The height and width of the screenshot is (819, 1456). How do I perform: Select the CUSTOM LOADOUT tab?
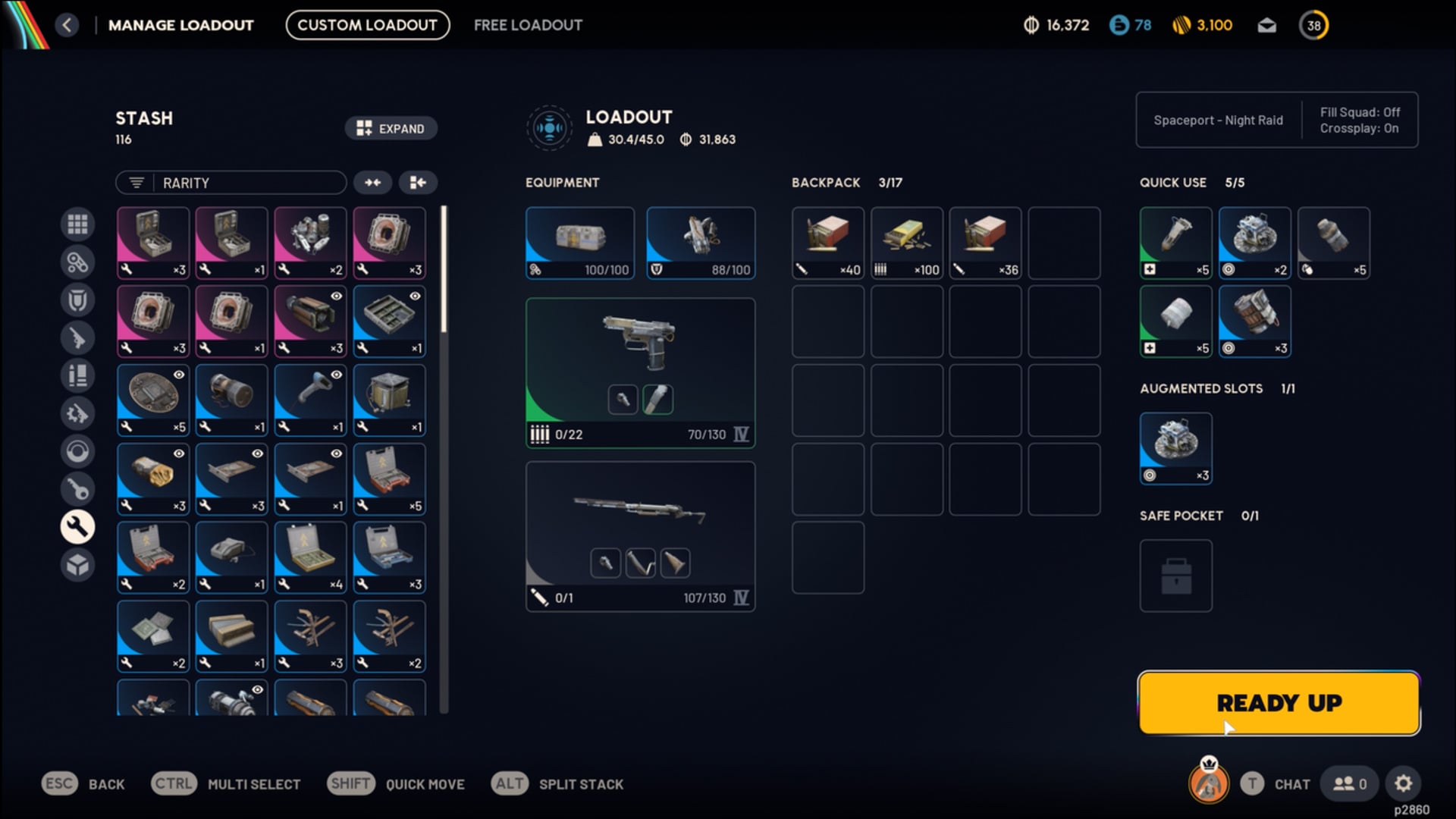click(x=367, y=24)
